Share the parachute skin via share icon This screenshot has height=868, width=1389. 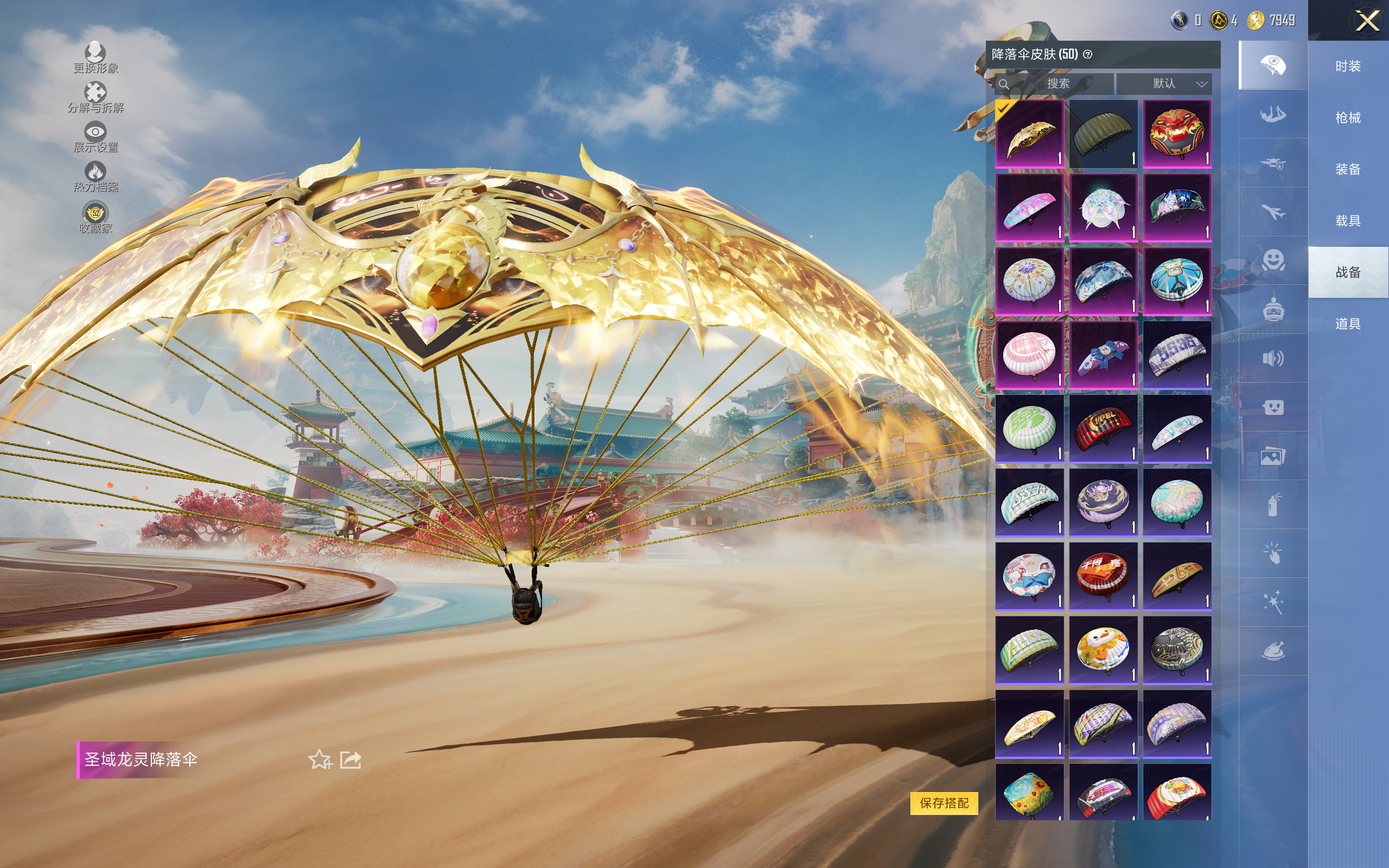(x=351, y=759)
